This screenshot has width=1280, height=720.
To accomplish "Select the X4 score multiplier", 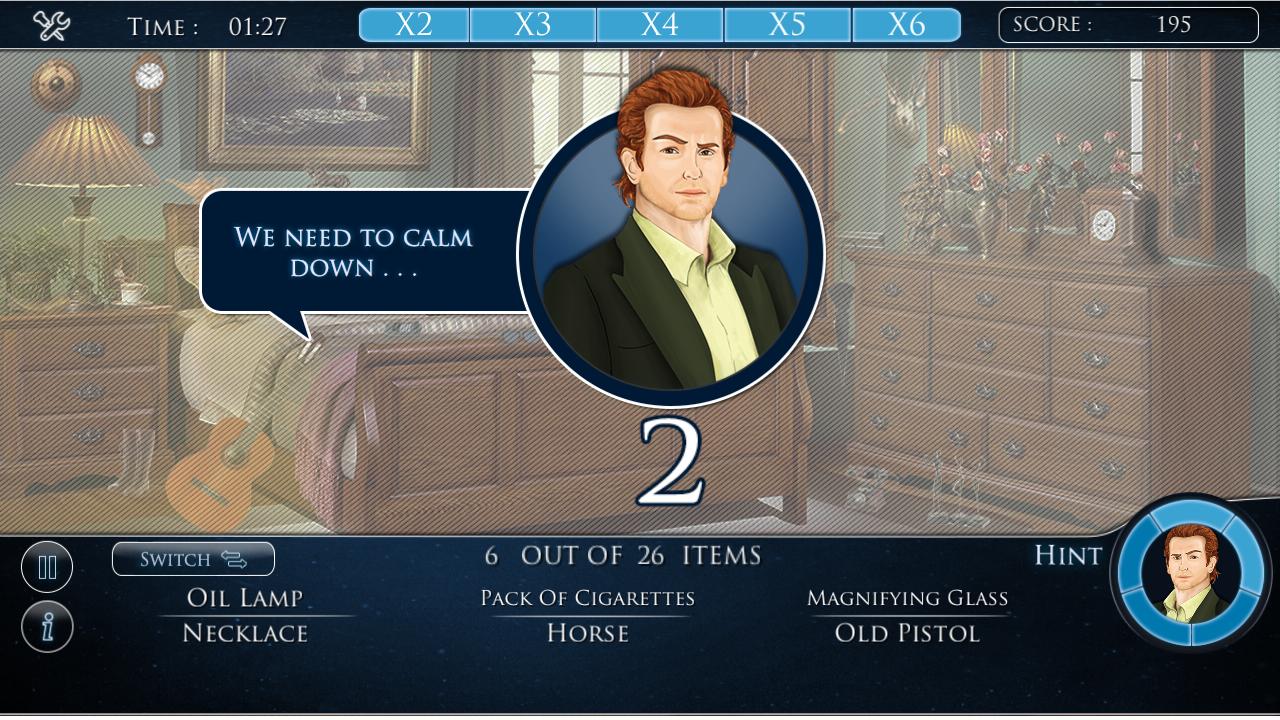I will (x=661, y=24).
